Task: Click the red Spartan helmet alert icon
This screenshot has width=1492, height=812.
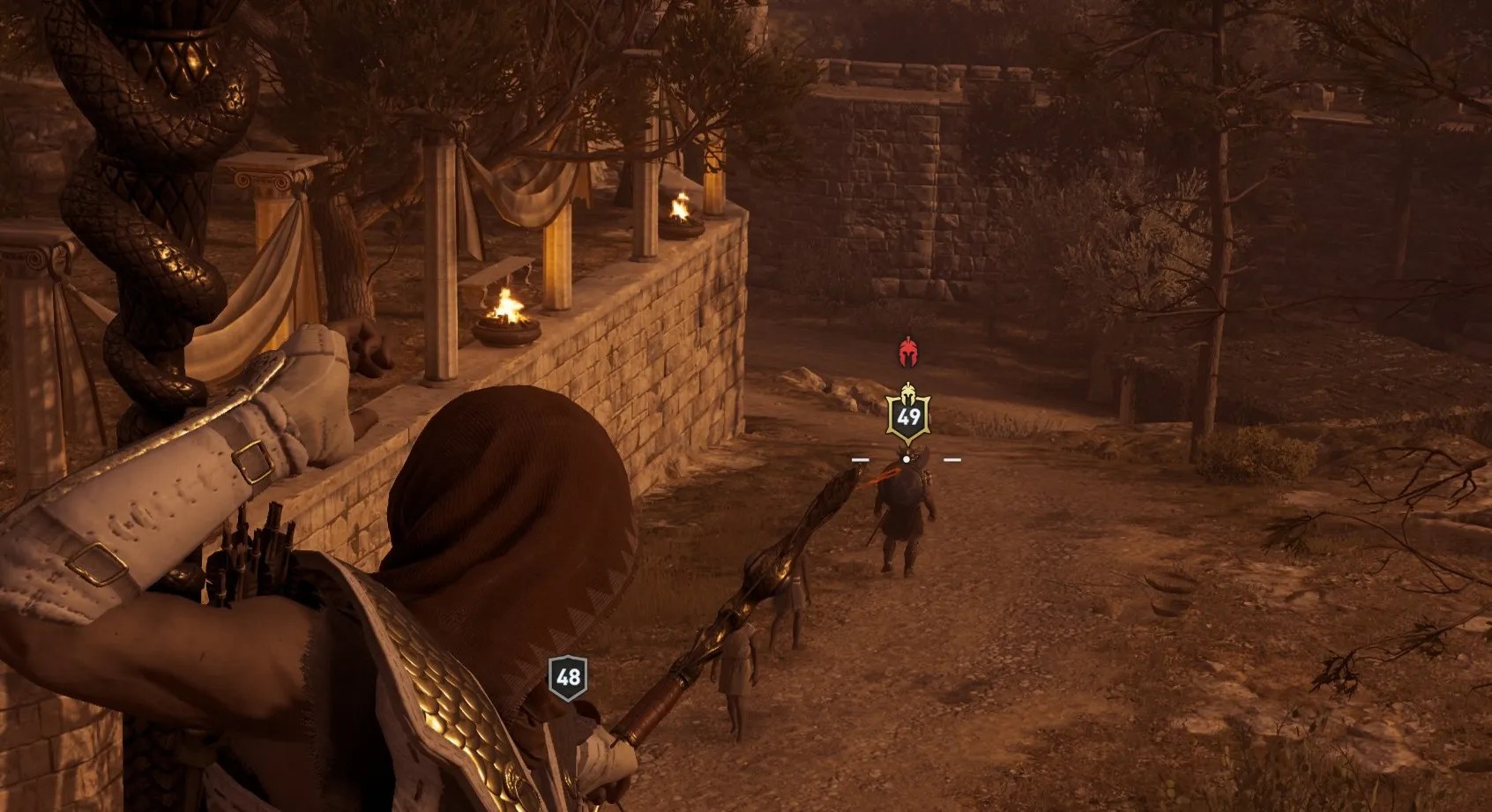Action: [x=907, y=350]
